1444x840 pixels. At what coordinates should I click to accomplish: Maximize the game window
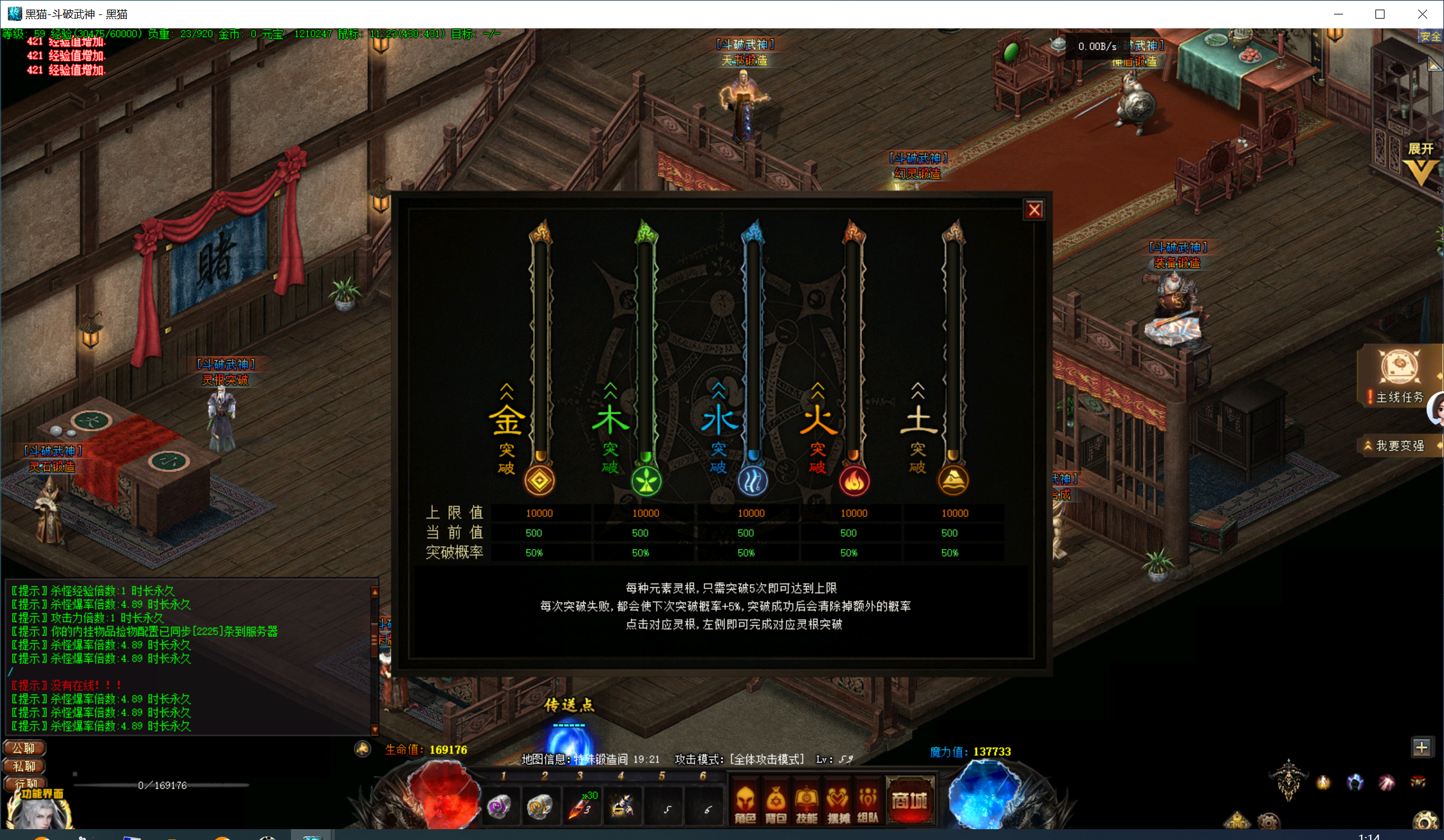pyautogui.click(x=1380, y=14)
